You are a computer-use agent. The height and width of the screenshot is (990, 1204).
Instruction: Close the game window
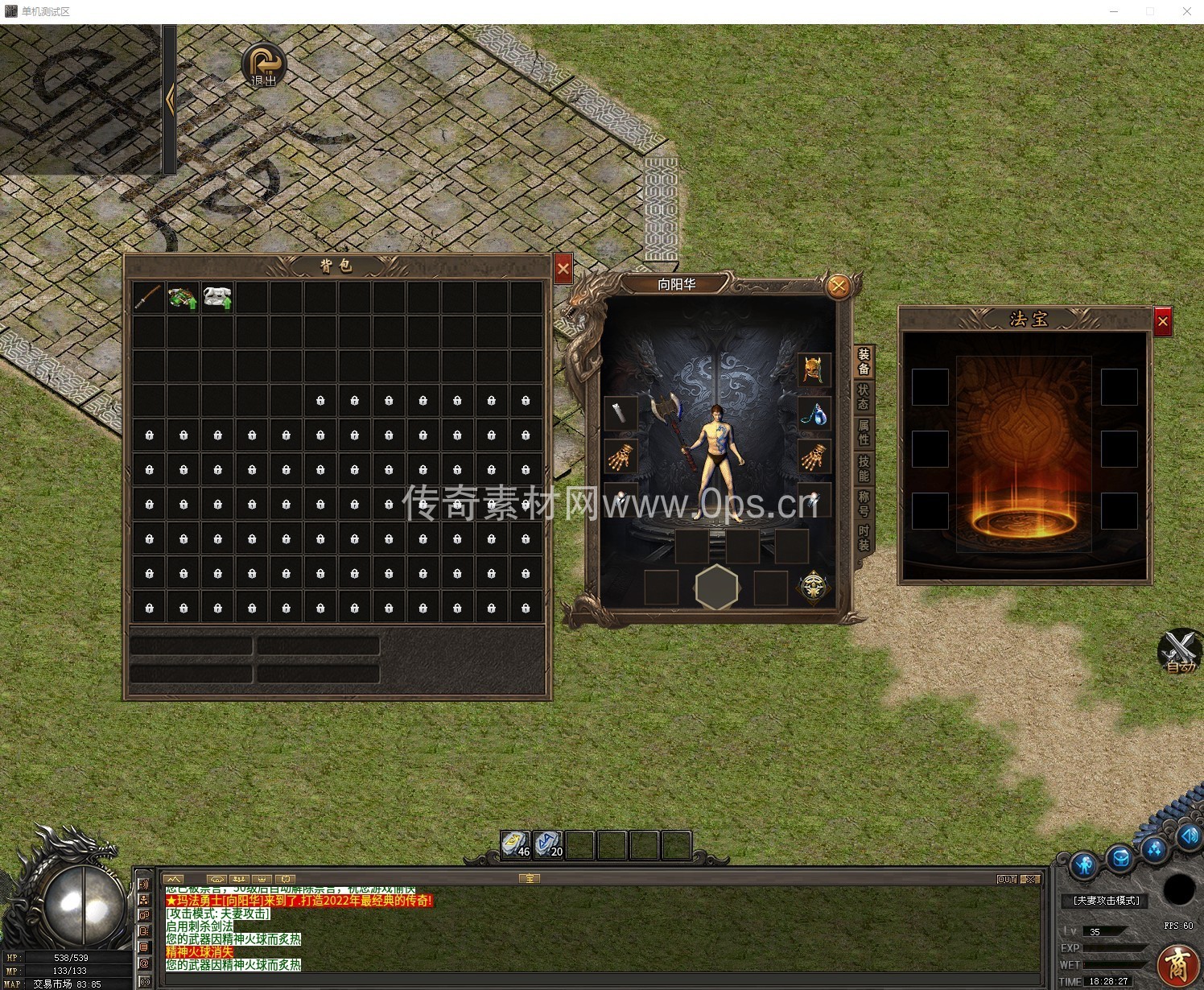[1186, 11]
